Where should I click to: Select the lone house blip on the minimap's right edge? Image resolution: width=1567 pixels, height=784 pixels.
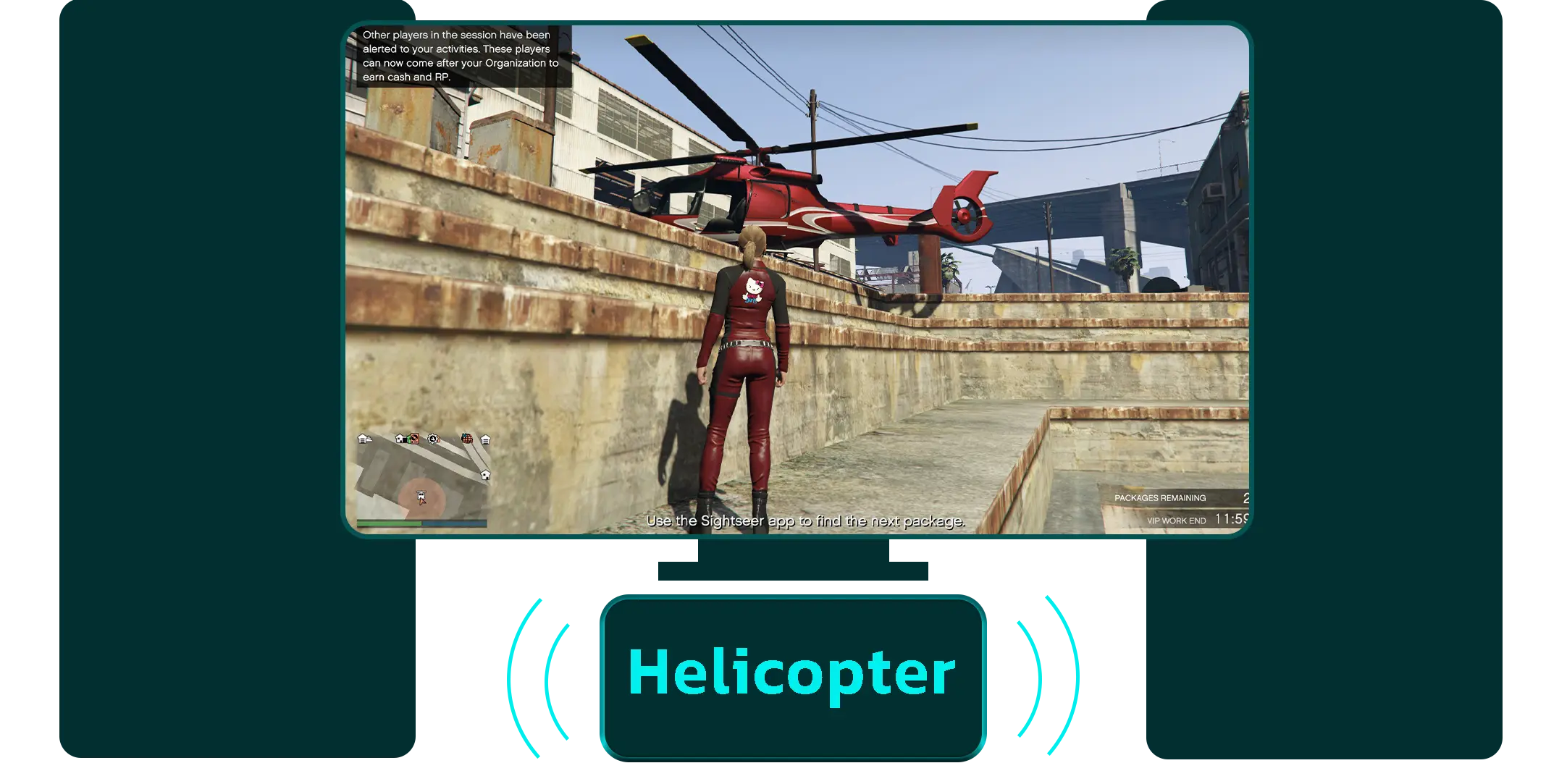(x=485, y=475)
